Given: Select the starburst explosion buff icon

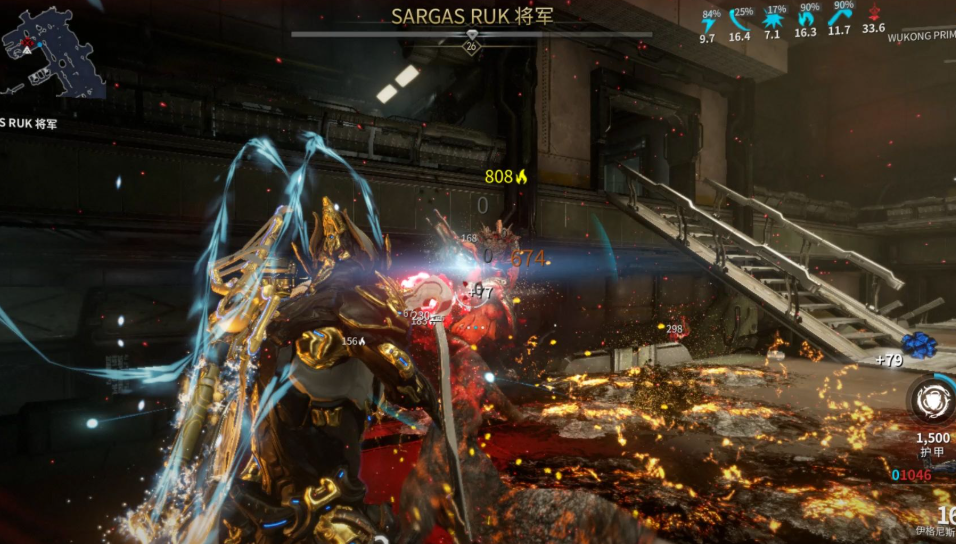Looking at the screenshot, I should pos(772,19).
